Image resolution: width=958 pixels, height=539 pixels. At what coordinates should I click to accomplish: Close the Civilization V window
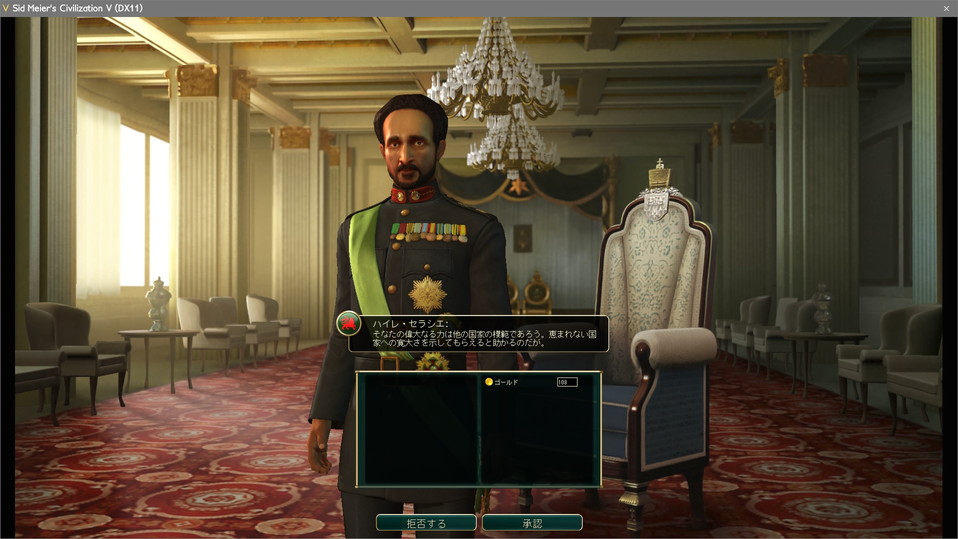(946, 8)
